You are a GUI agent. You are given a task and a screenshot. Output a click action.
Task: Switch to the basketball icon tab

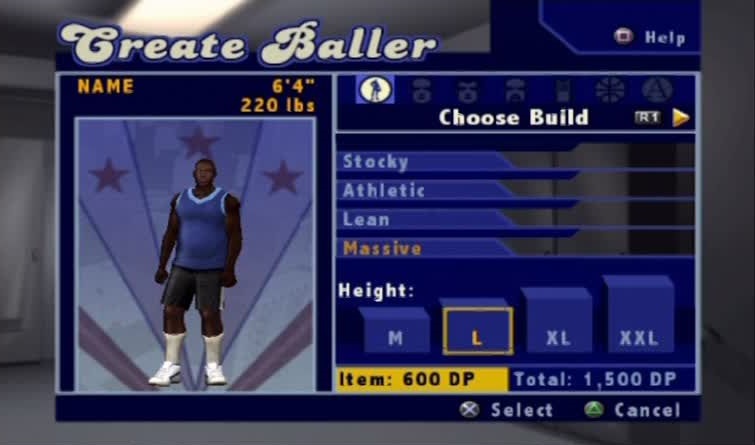[x=610, y=90]
